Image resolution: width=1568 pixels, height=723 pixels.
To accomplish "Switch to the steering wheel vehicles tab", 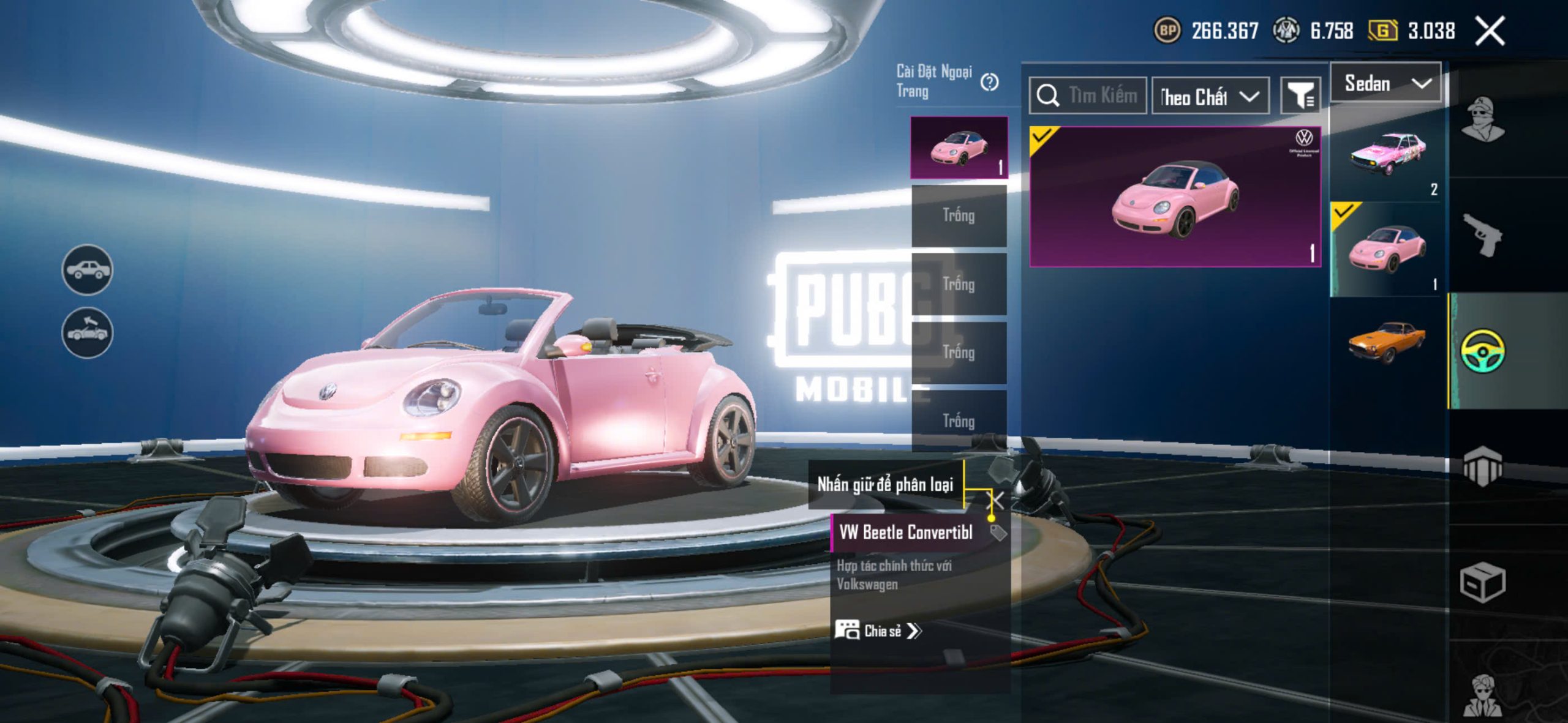I will coord(1482,351).
